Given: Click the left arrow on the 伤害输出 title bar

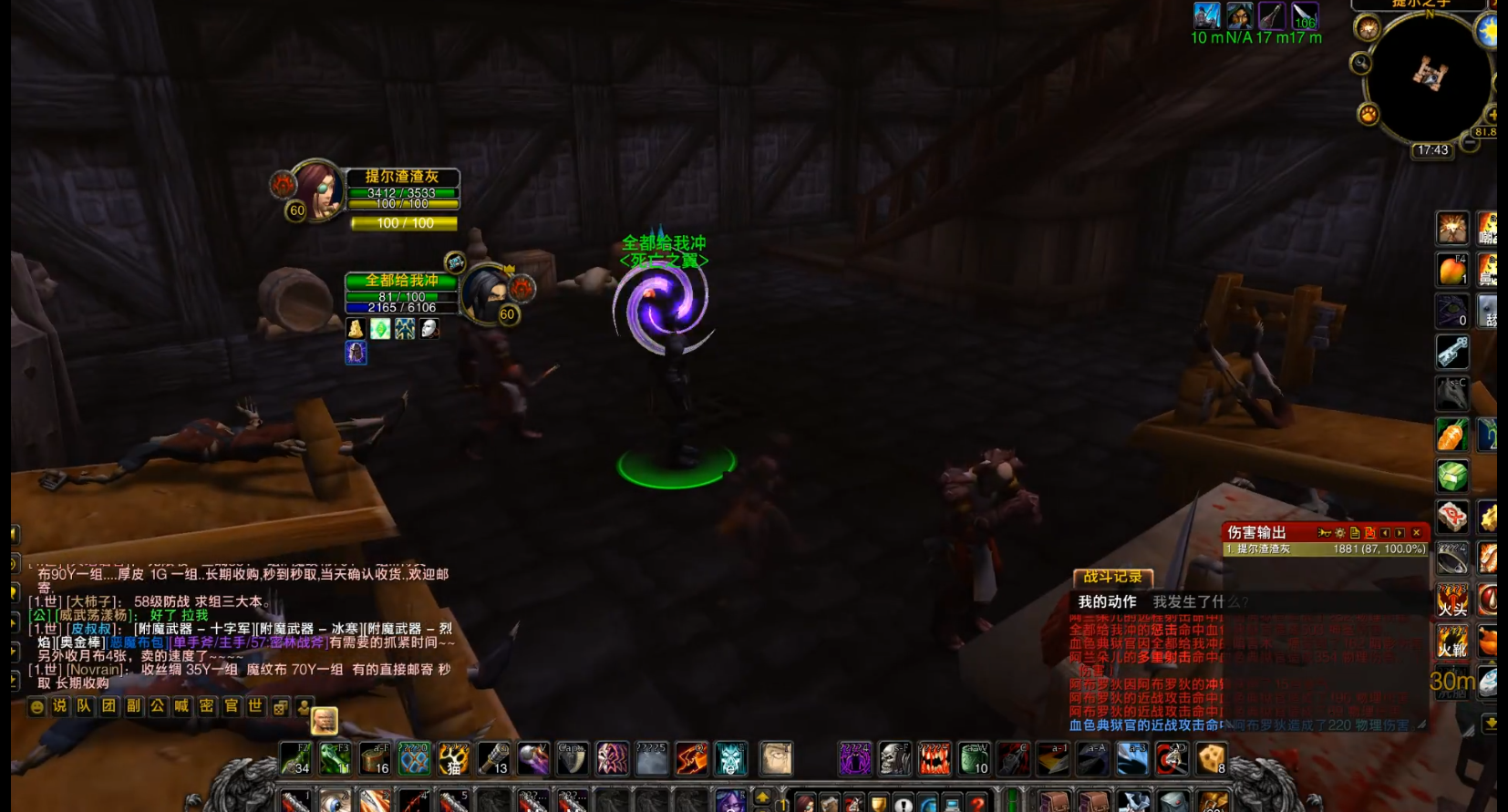Looking at the screenshot, I should coord(1385,532).
